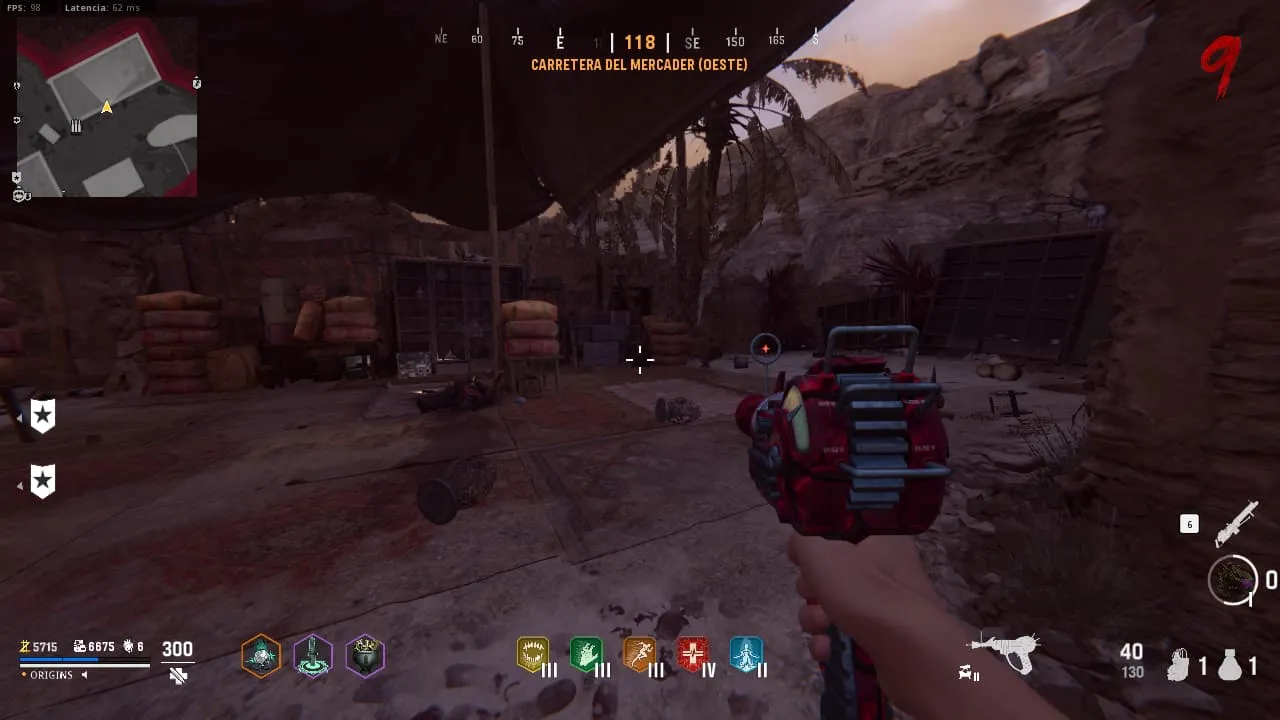This screenshot has height=720, width=1280.
Task: Open the minimap
Action: point(107,107)
